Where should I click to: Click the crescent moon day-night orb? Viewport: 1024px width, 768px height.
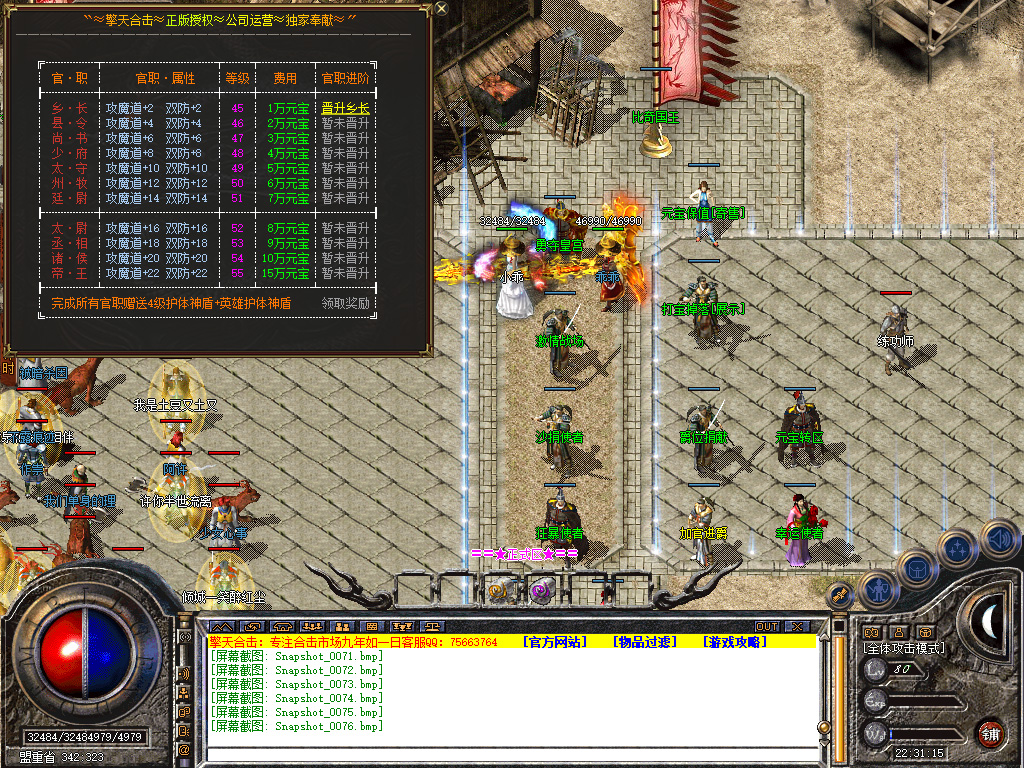[988, 620]
